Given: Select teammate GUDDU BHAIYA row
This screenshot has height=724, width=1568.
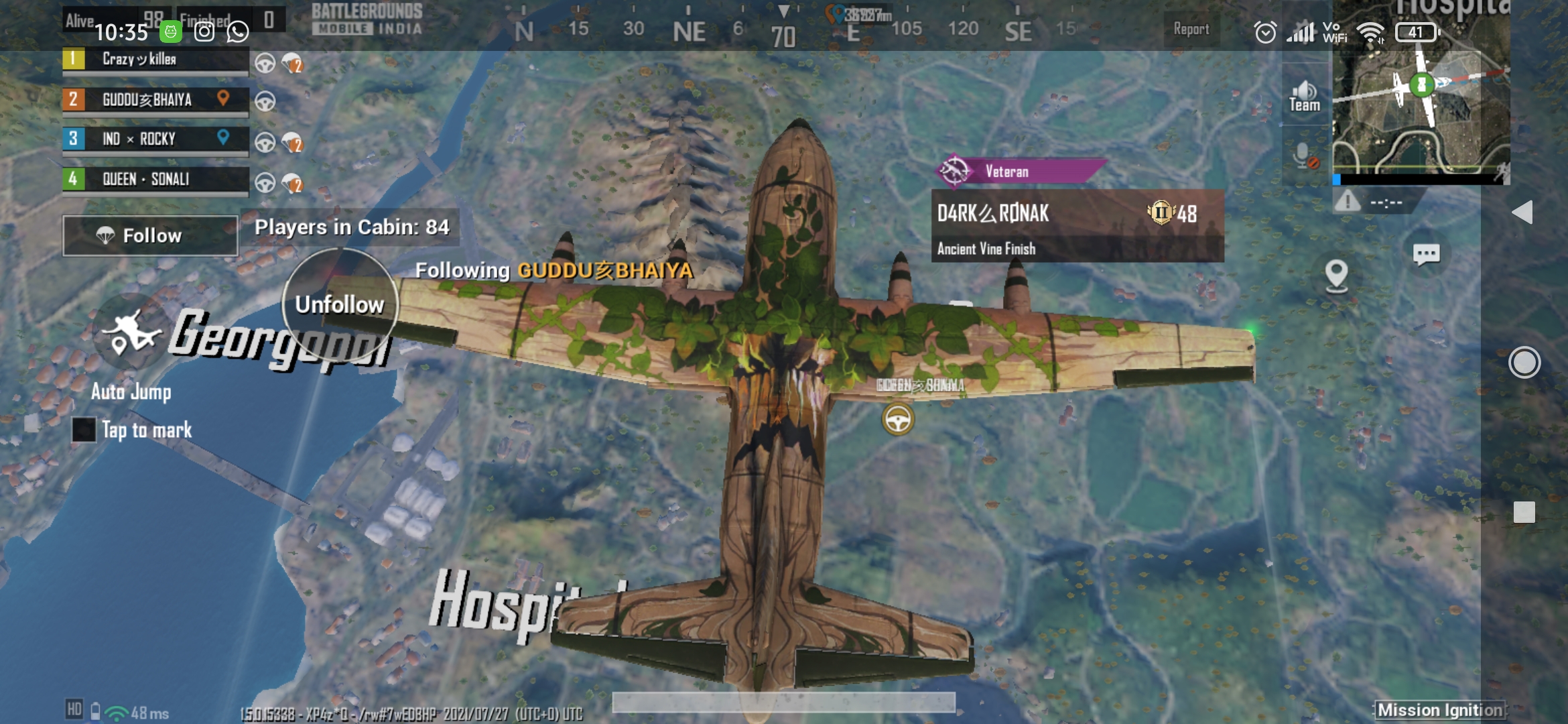Looking at the screenshot, I should click(x=155, y=100).
